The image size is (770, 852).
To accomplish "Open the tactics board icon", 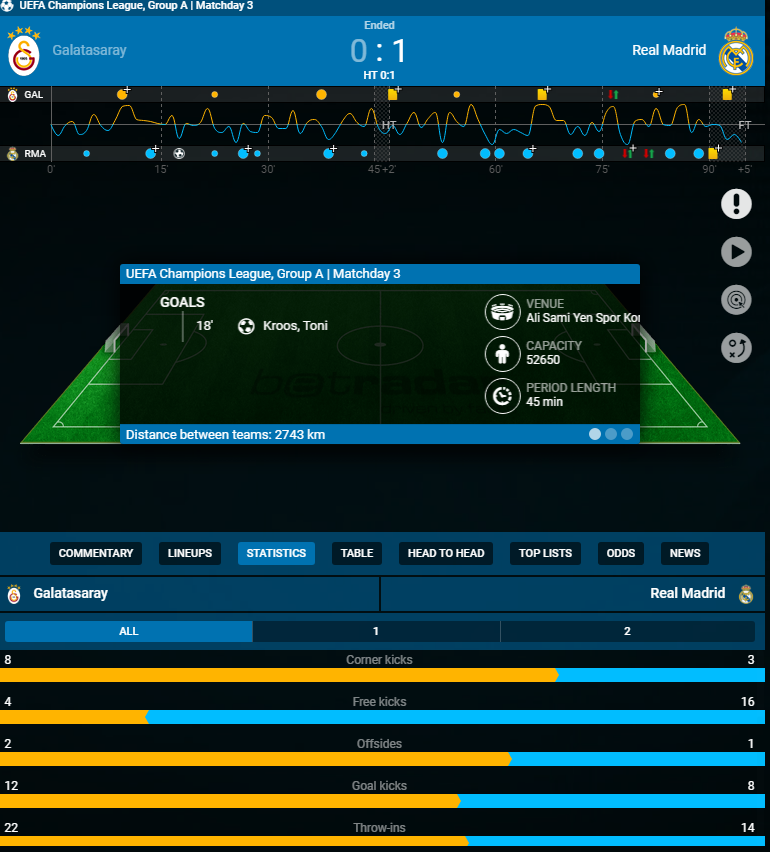I will pyautogui.click(x=736, y=348).
